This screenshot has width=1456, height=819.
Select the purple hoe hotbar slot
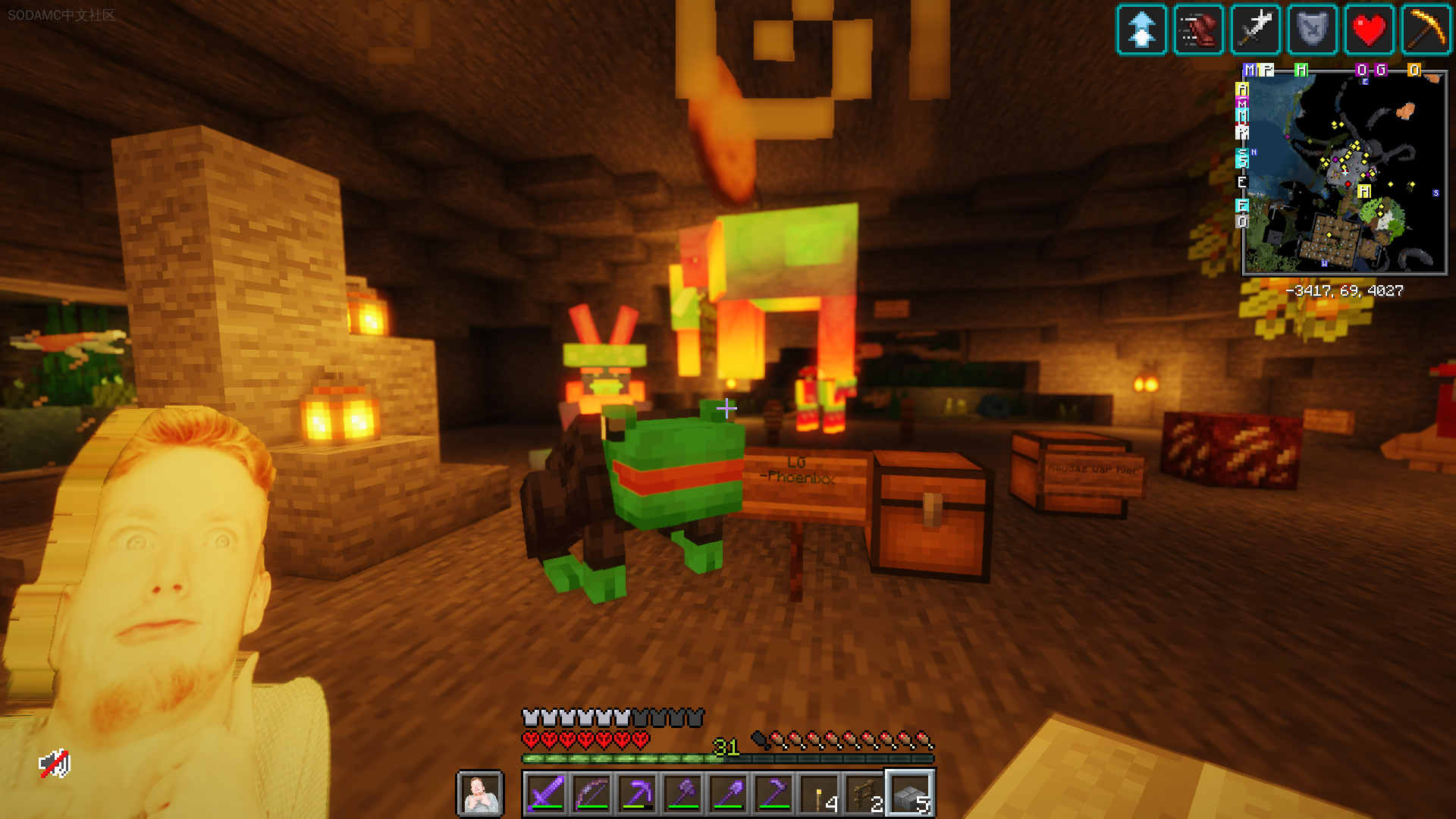pos(774,794)
